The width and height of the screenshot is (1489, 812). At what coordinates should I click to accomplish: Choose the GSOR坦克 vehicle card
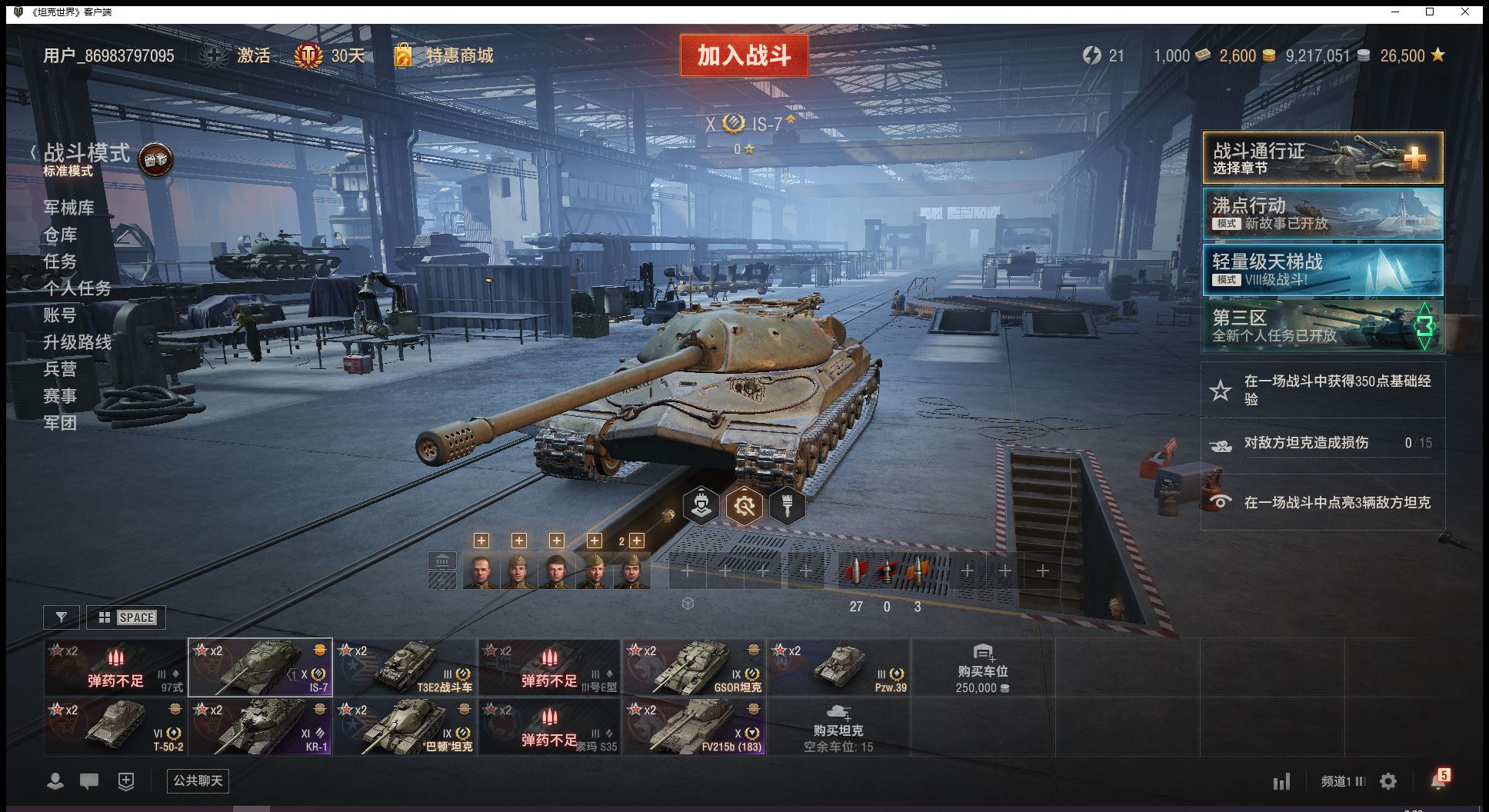[694, 667]
